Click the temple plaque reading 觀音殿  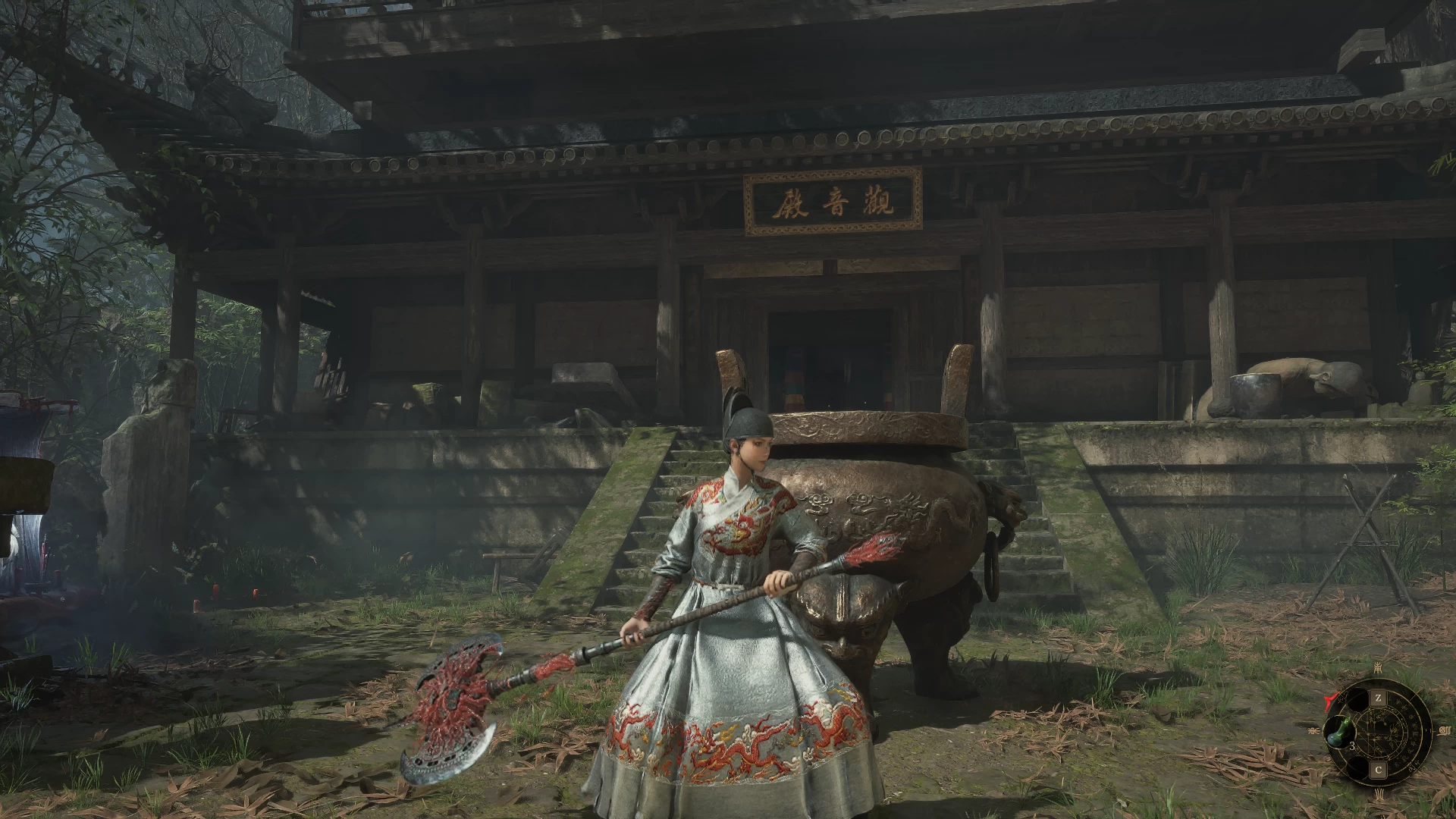click(831, 203)
